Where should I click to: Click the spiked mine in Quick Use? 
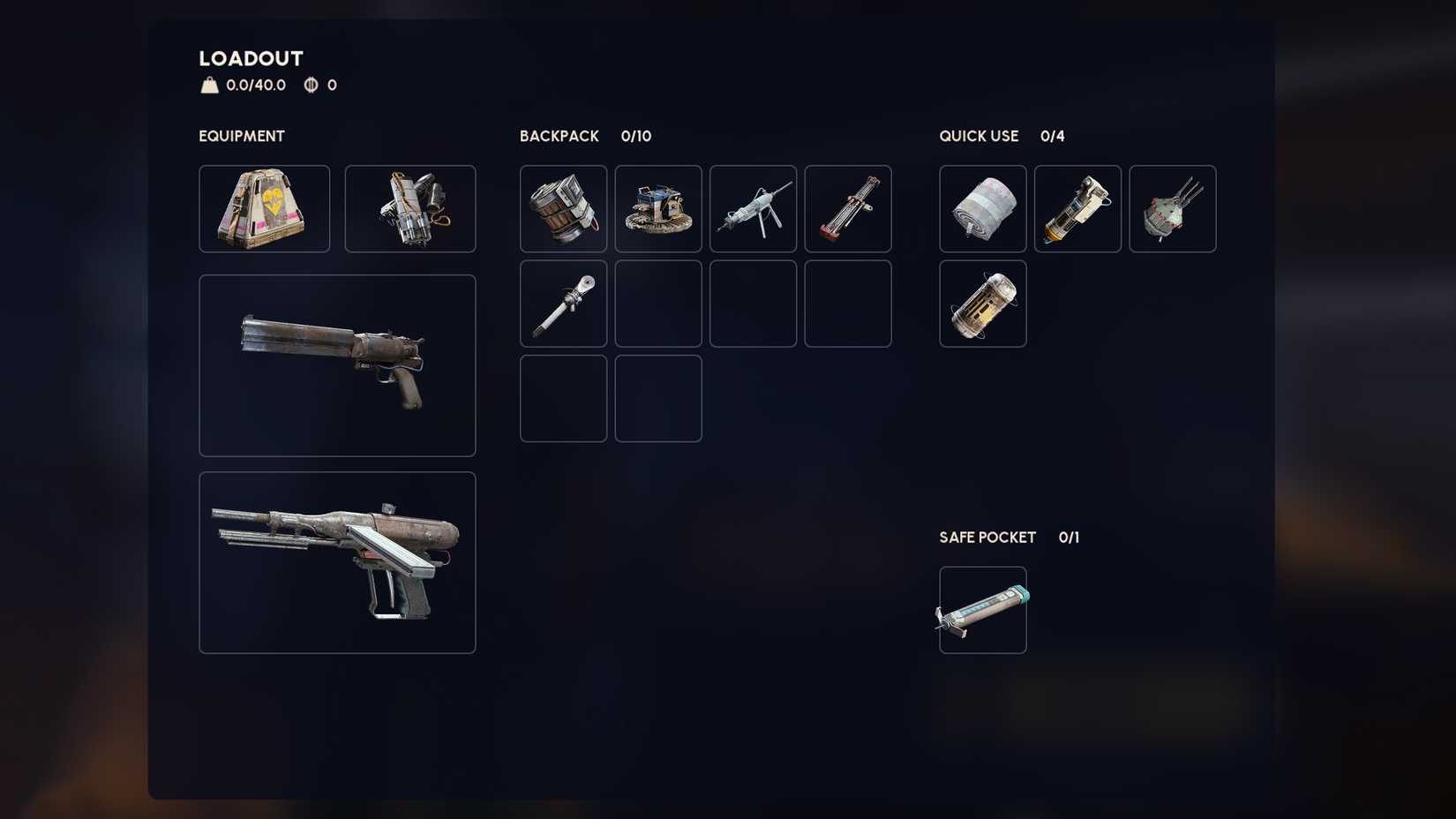1172,208
